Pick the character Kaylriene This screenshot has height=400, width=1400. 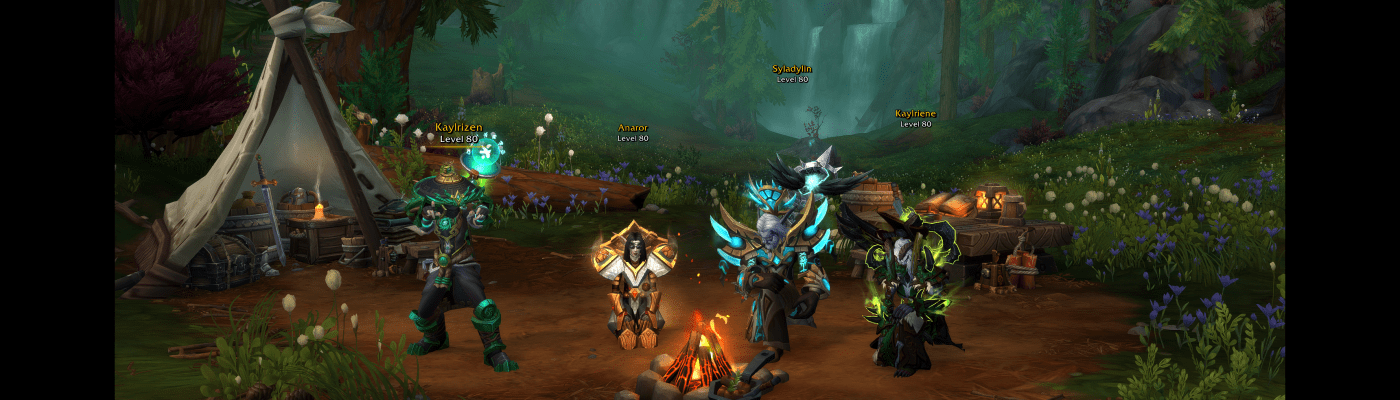(x=906, y=283)
